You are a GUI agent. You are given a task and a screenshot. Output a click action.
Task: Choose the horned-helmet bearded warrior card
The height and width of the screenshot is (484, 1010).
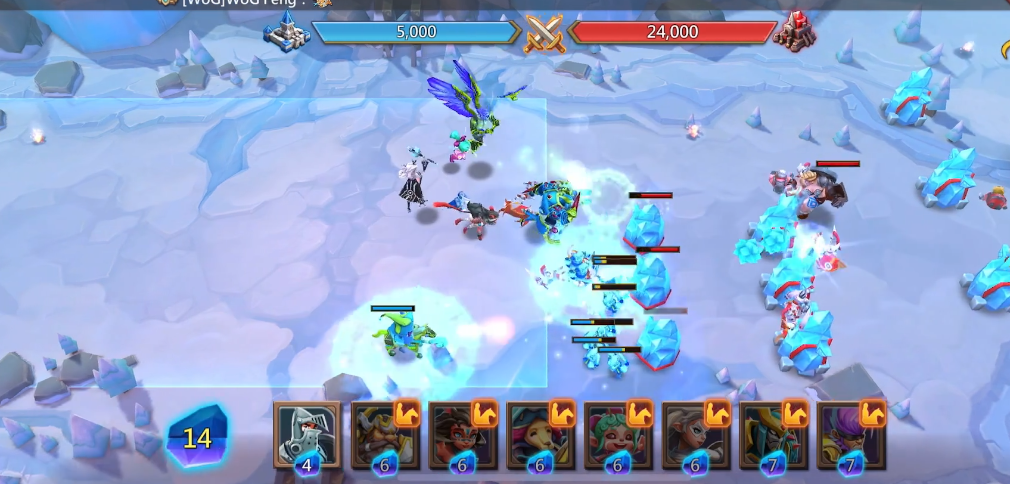(385, 434)
